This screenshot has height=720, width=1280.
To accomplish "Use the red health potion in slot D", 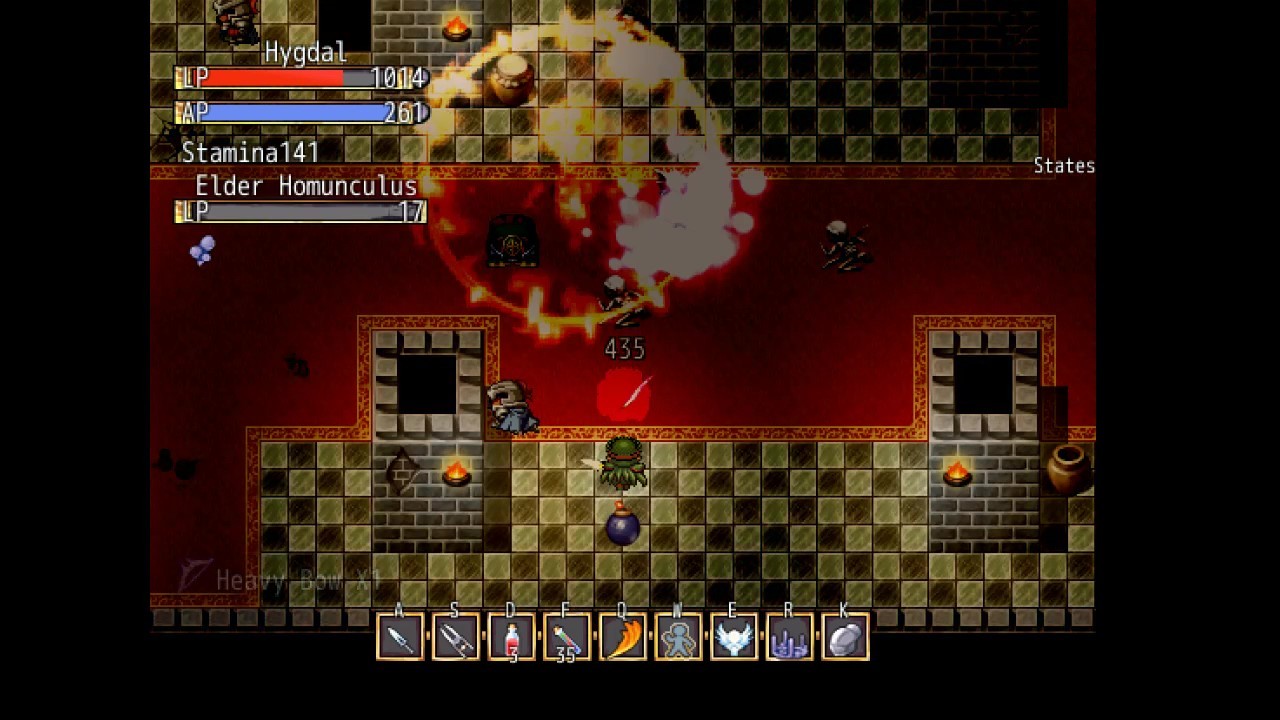I will pyautogui.click(x=513, y=636).
